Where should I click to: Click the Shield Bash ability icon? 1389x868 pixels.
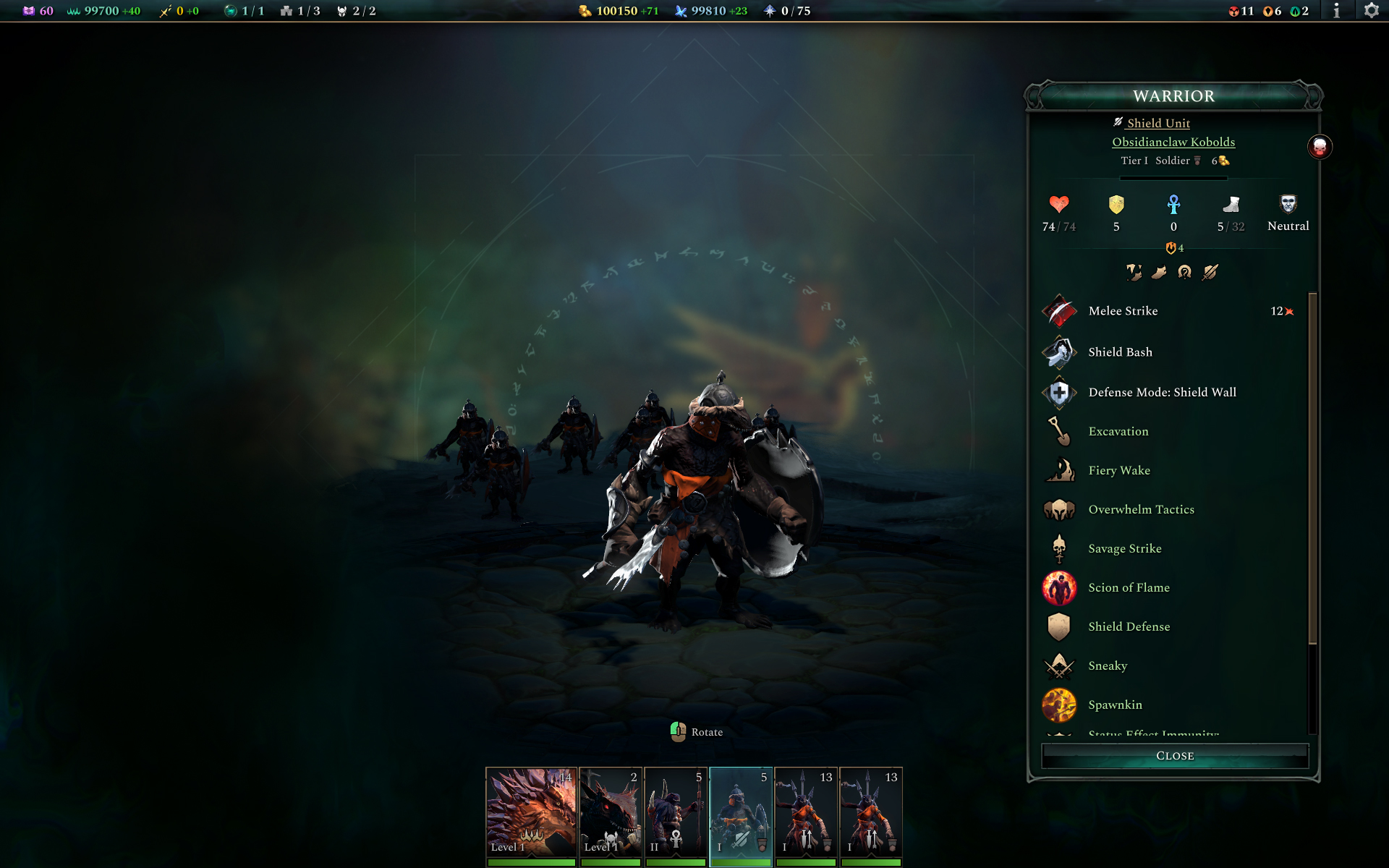click(x=1059, y=352)
